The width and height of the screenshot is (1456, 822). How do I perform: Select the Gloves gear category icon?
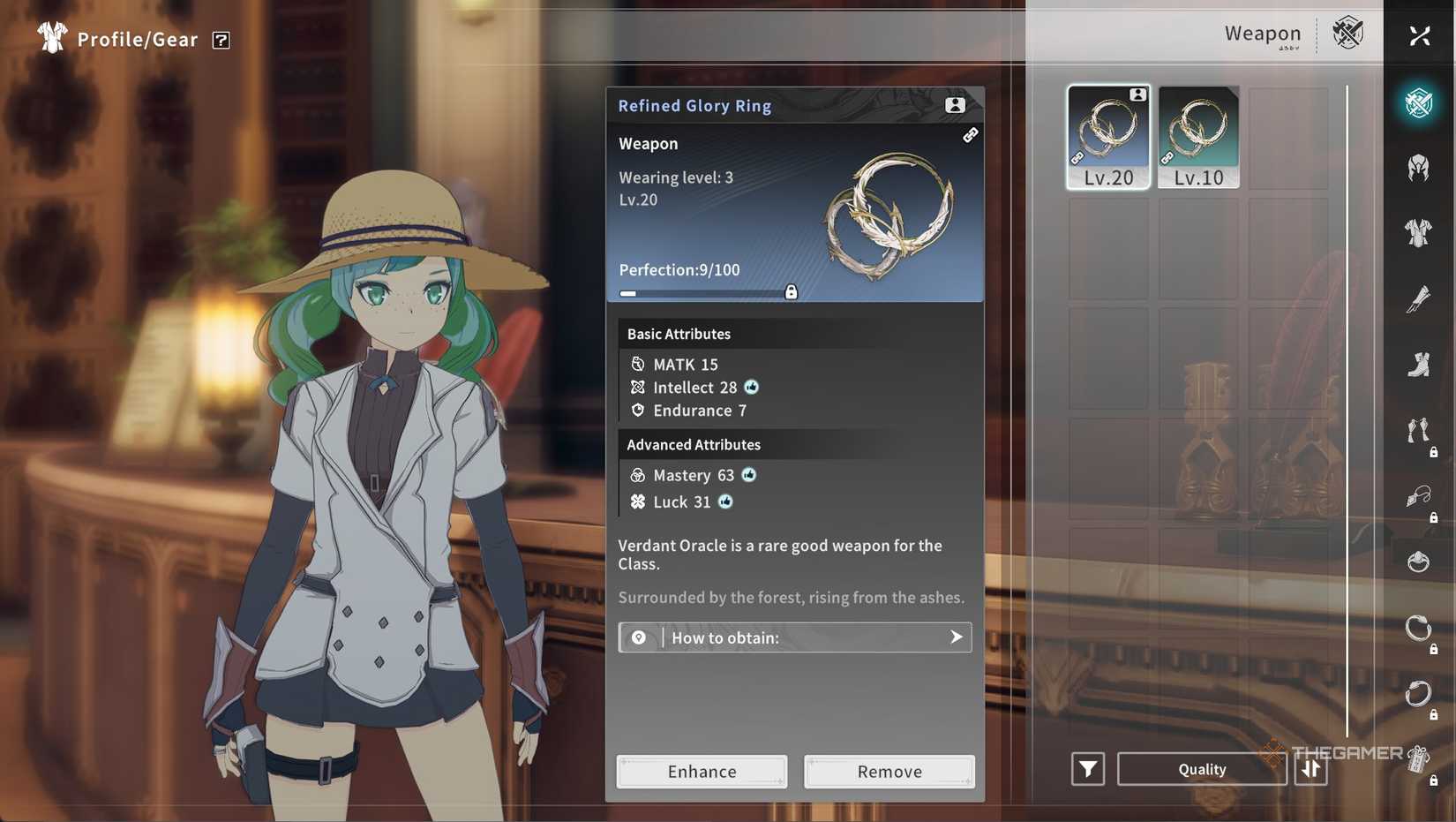click(1419, 300)
